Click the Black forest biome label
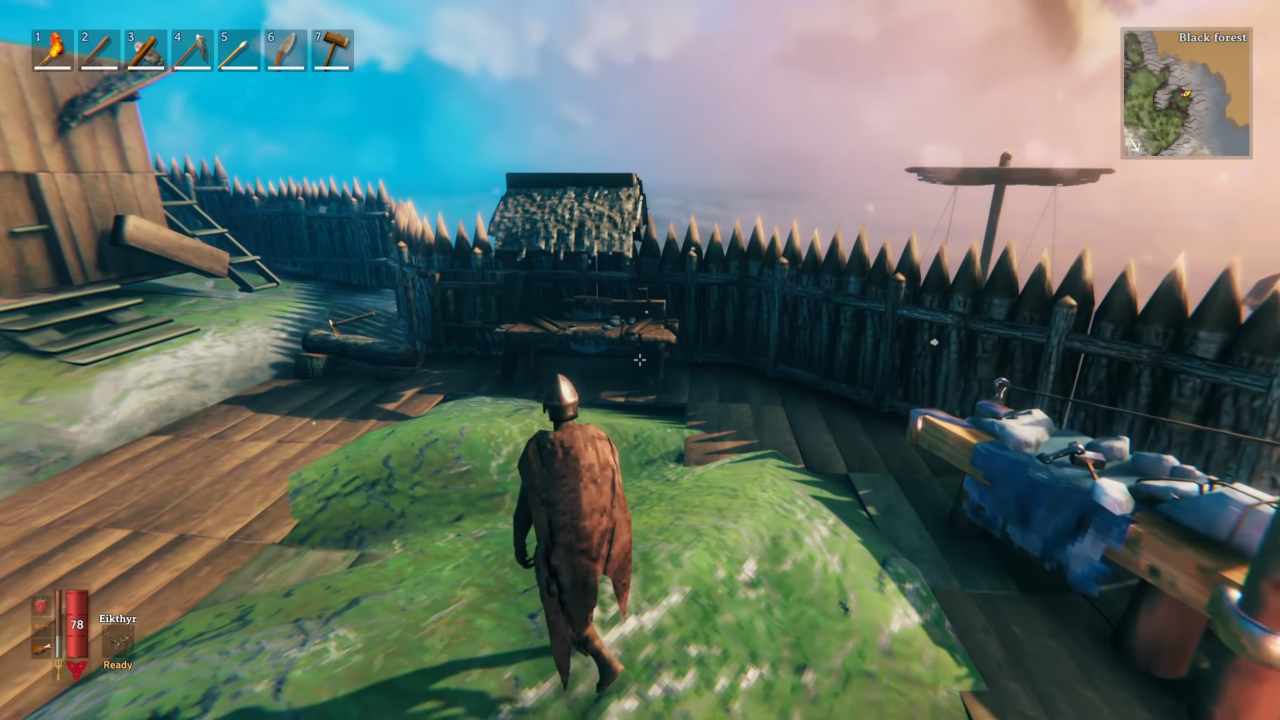The image size is (1280, 720). [x=1212, y=37]
